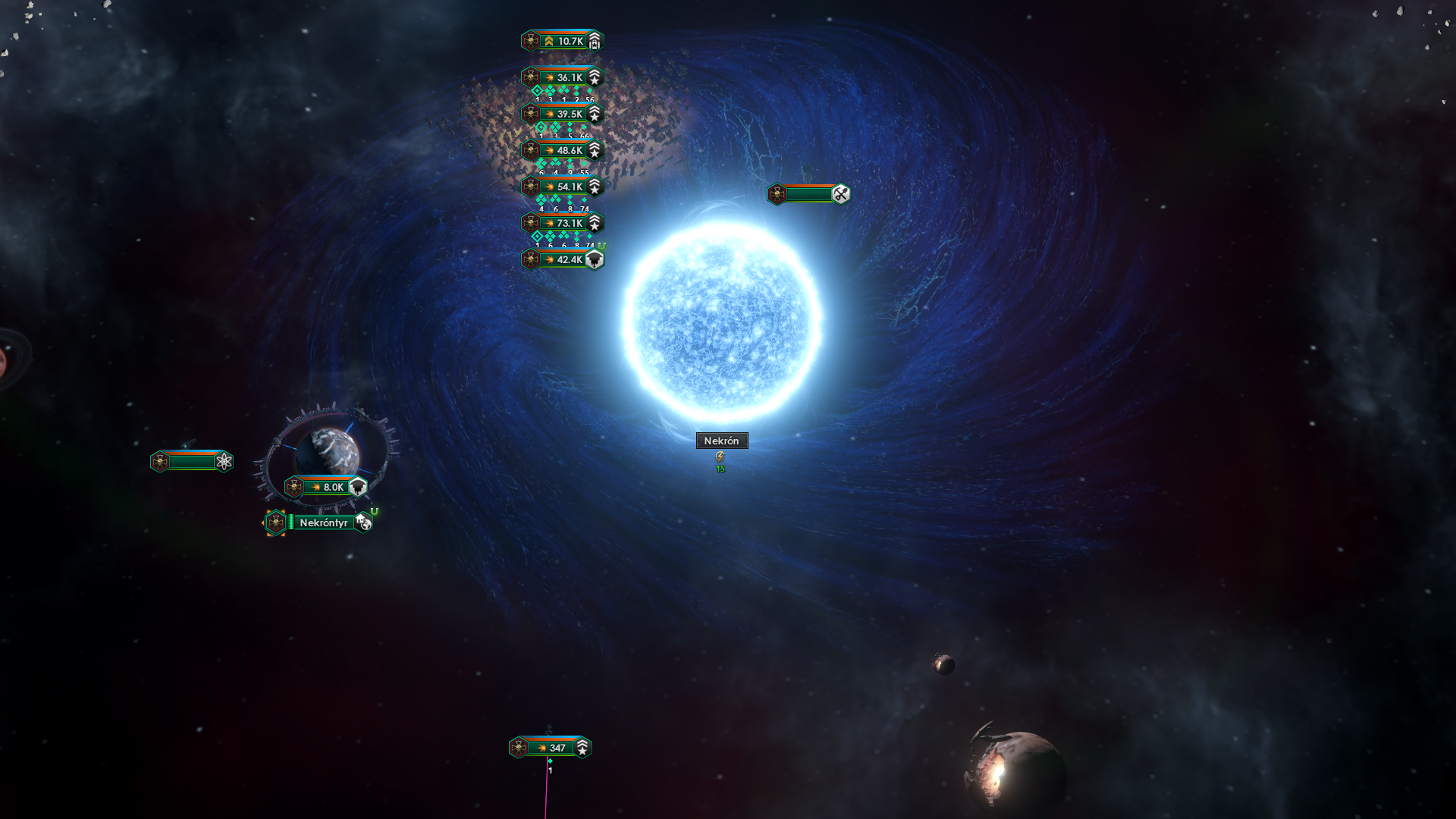Click the orange aggressive stance arrow on the 54.1K fleet
The image size is (1456, 819).
point(549,185)
